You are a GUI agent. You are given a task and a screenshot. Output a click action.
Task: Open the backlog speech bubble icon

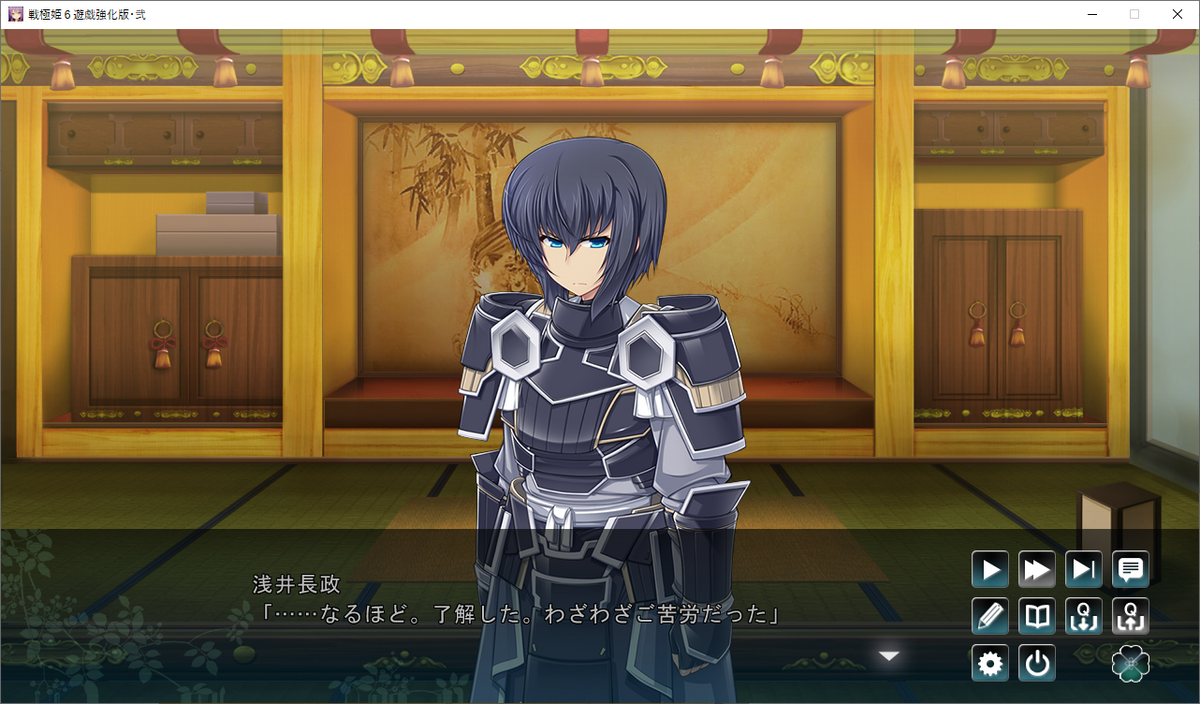[1131, 570]
